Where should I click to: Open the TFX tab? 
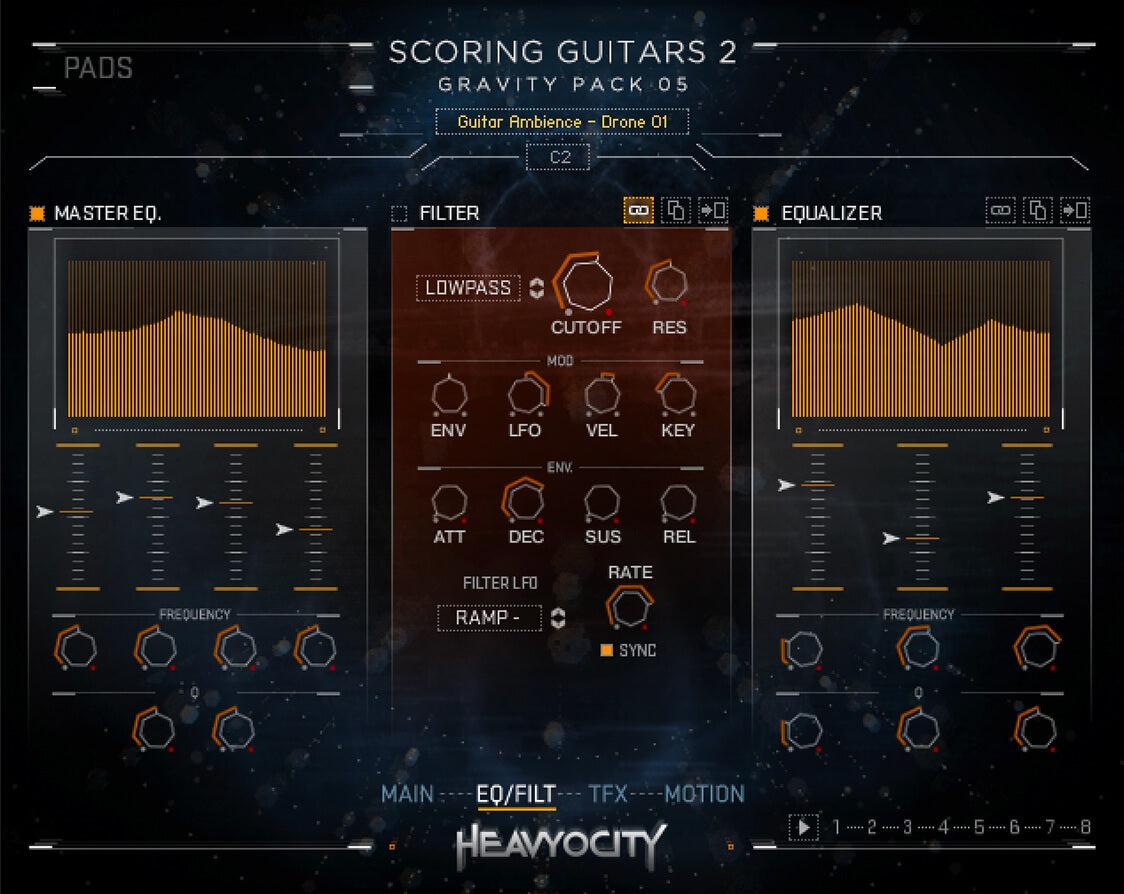[x=608, y=794]
